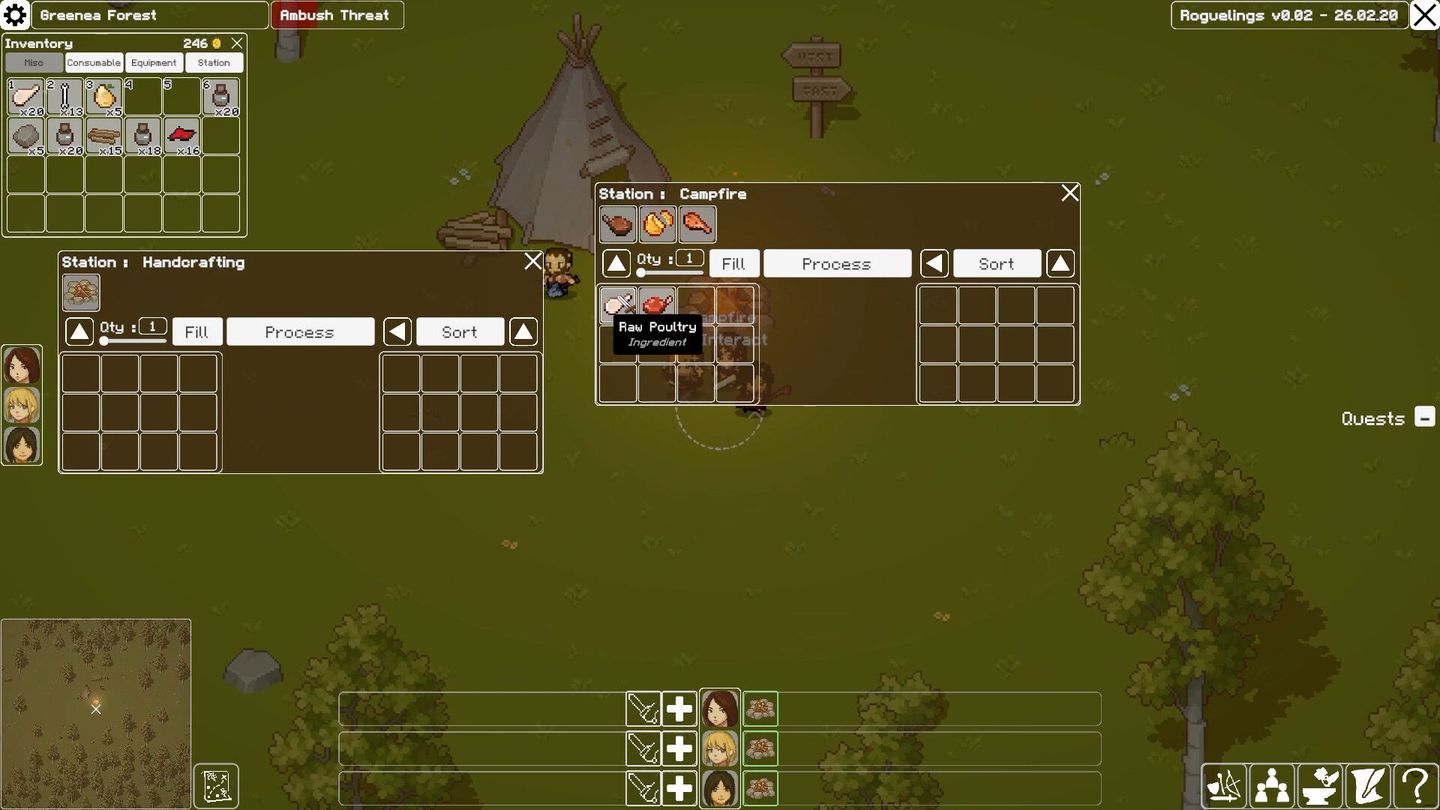Select the top character portrait on left side
This screenshot has width=1440, height=810.
(x=21, y=368)
